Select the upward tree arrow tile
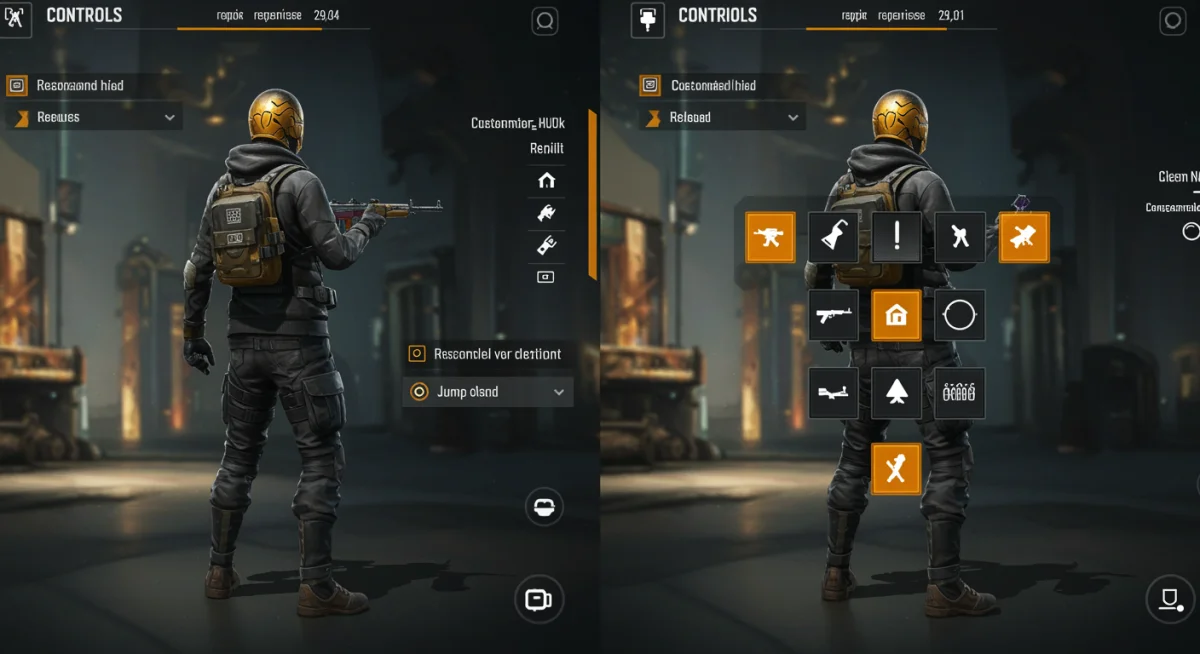The width and height of the screenshot is (1200, 654). tap(896, 392)
